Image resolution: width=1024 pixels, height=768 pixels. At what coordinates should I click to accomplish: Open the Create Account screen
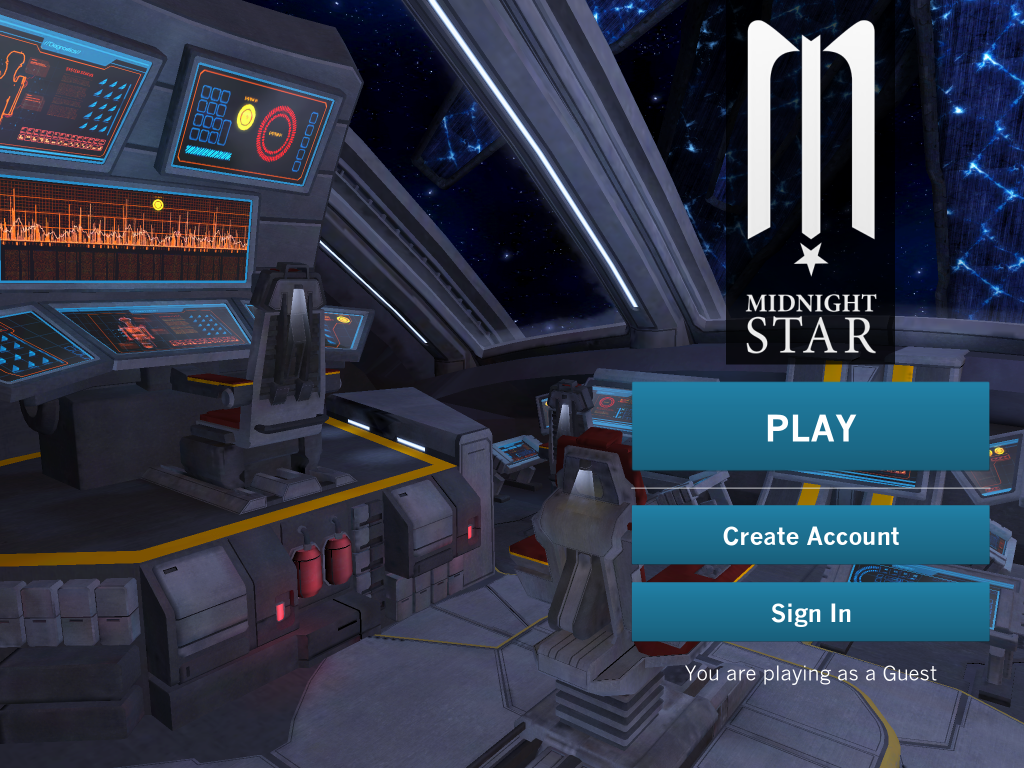coord(810,535)
